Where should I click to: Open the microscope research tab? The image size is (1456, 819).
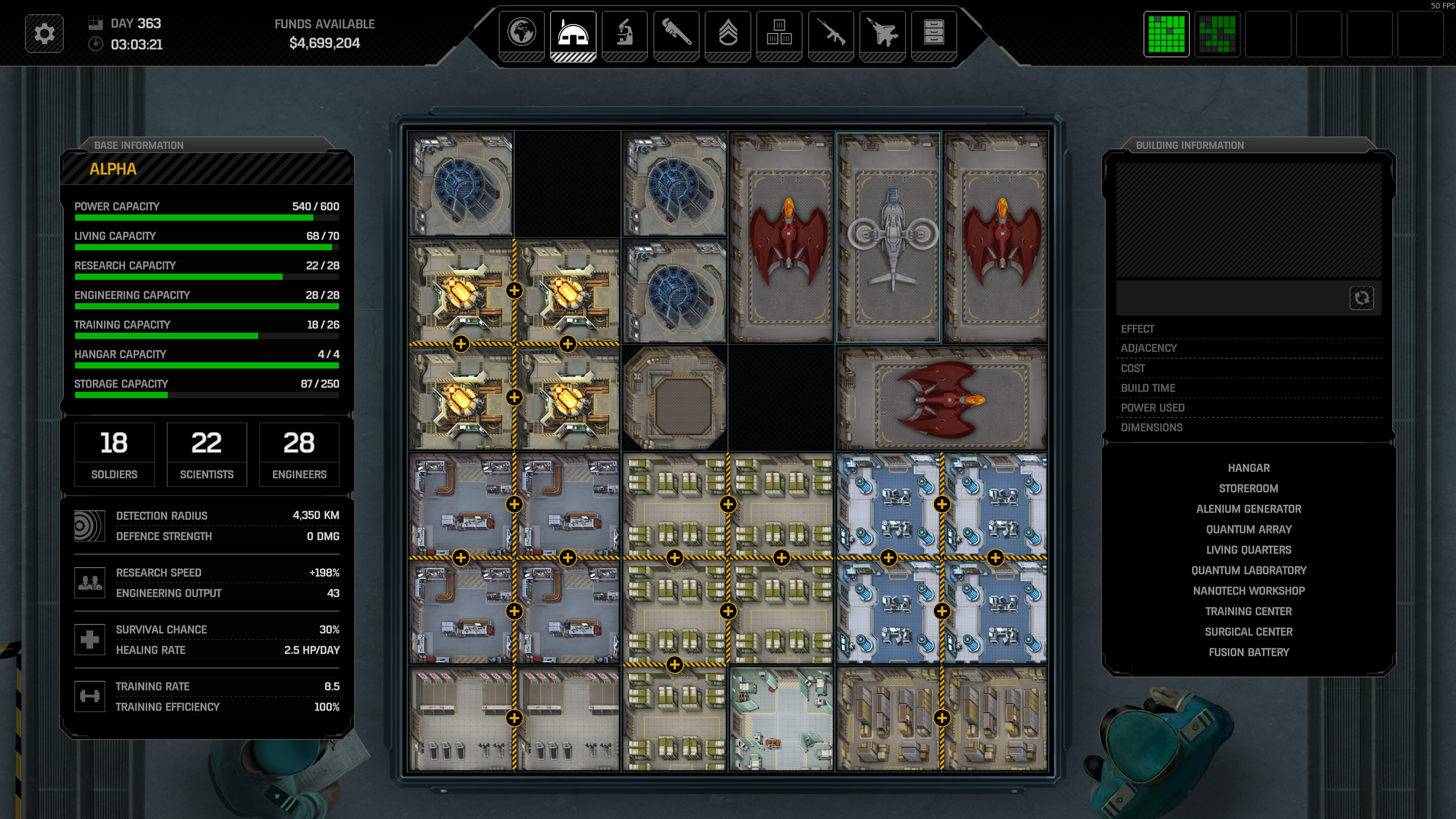point(624,32)
